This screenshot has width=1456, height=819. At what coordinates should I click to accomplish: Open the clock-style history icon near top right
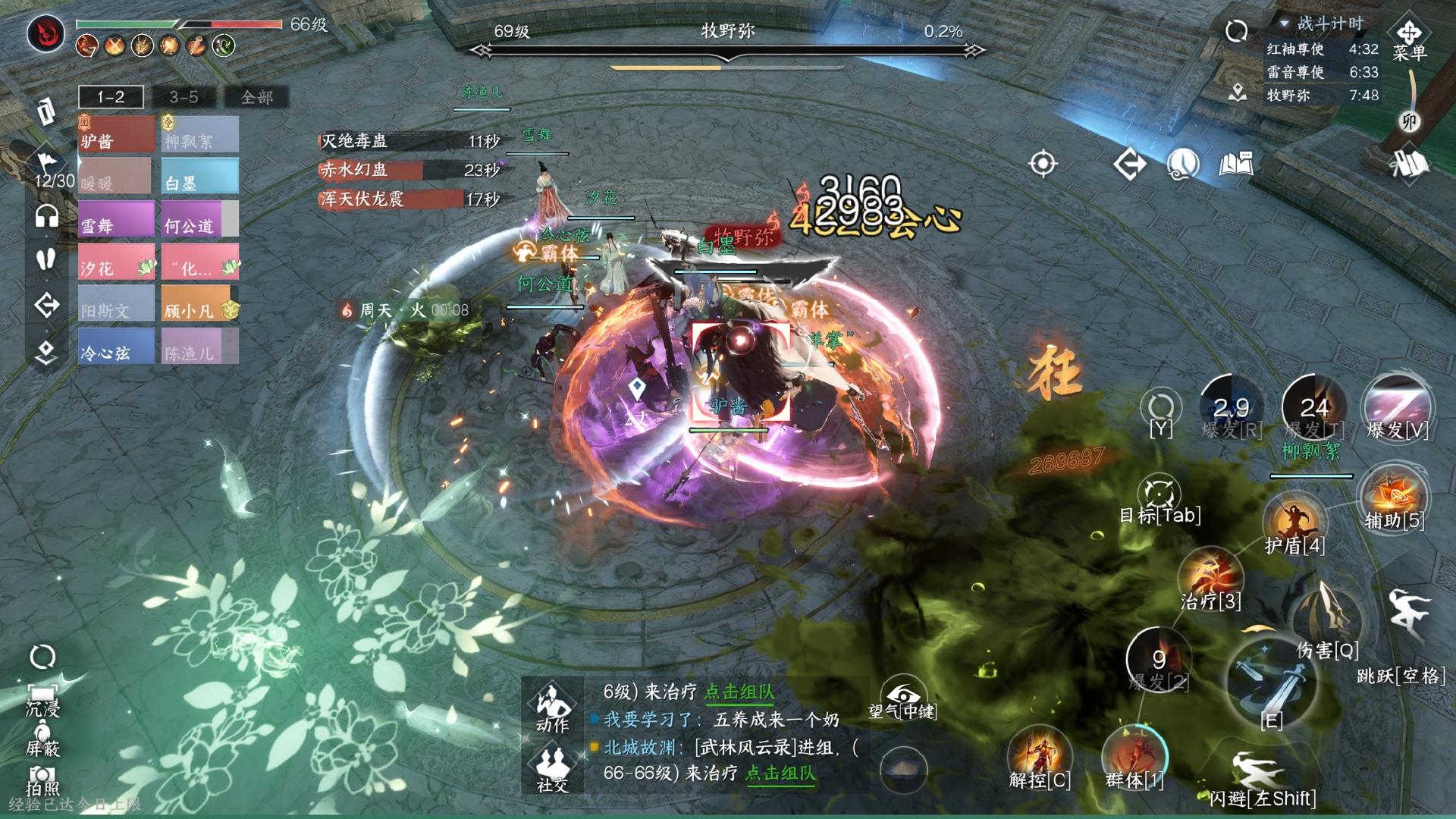point(1183,164)
